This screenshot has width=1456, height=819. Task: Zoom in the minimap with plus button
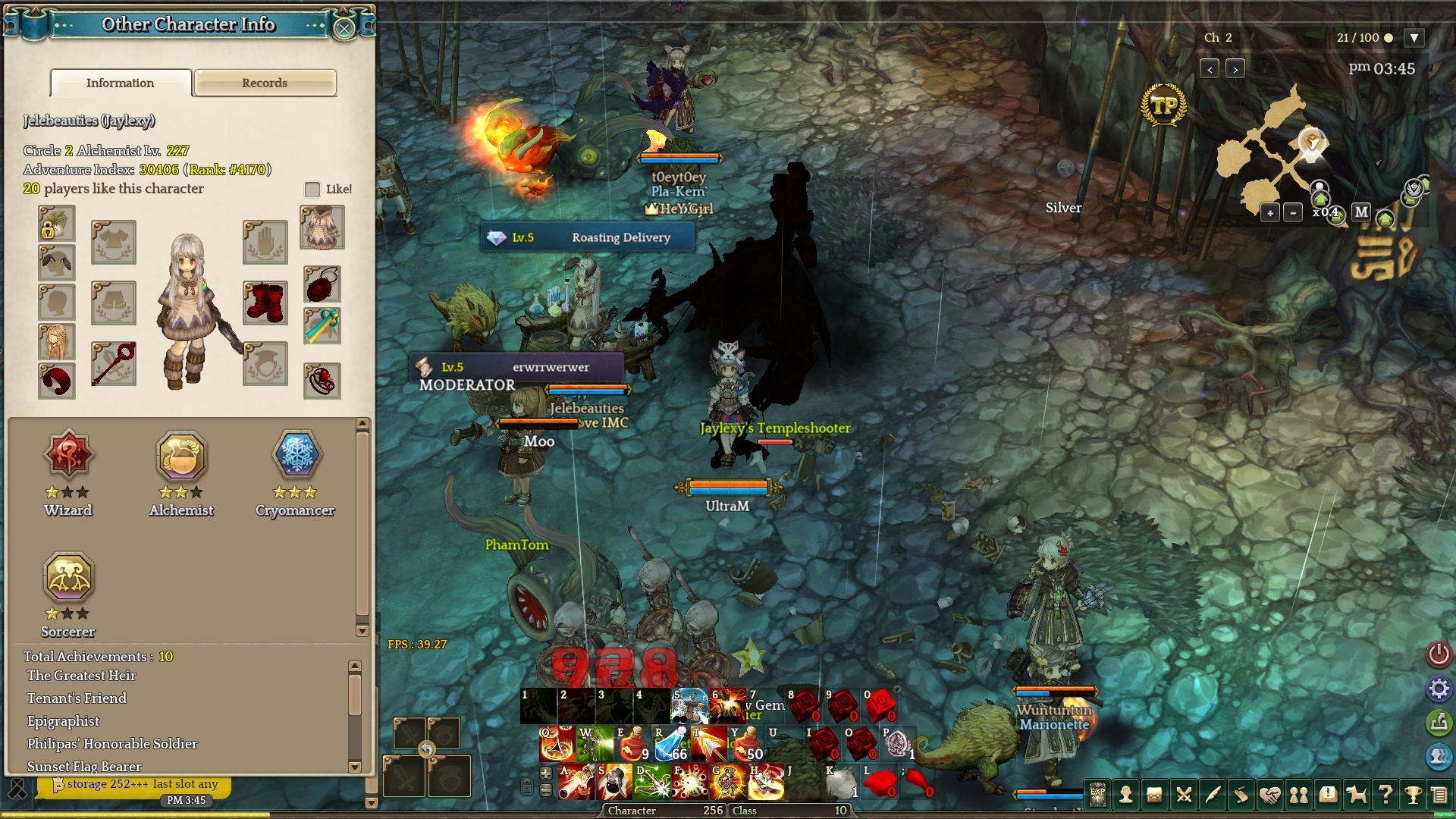click(1270, 213)
